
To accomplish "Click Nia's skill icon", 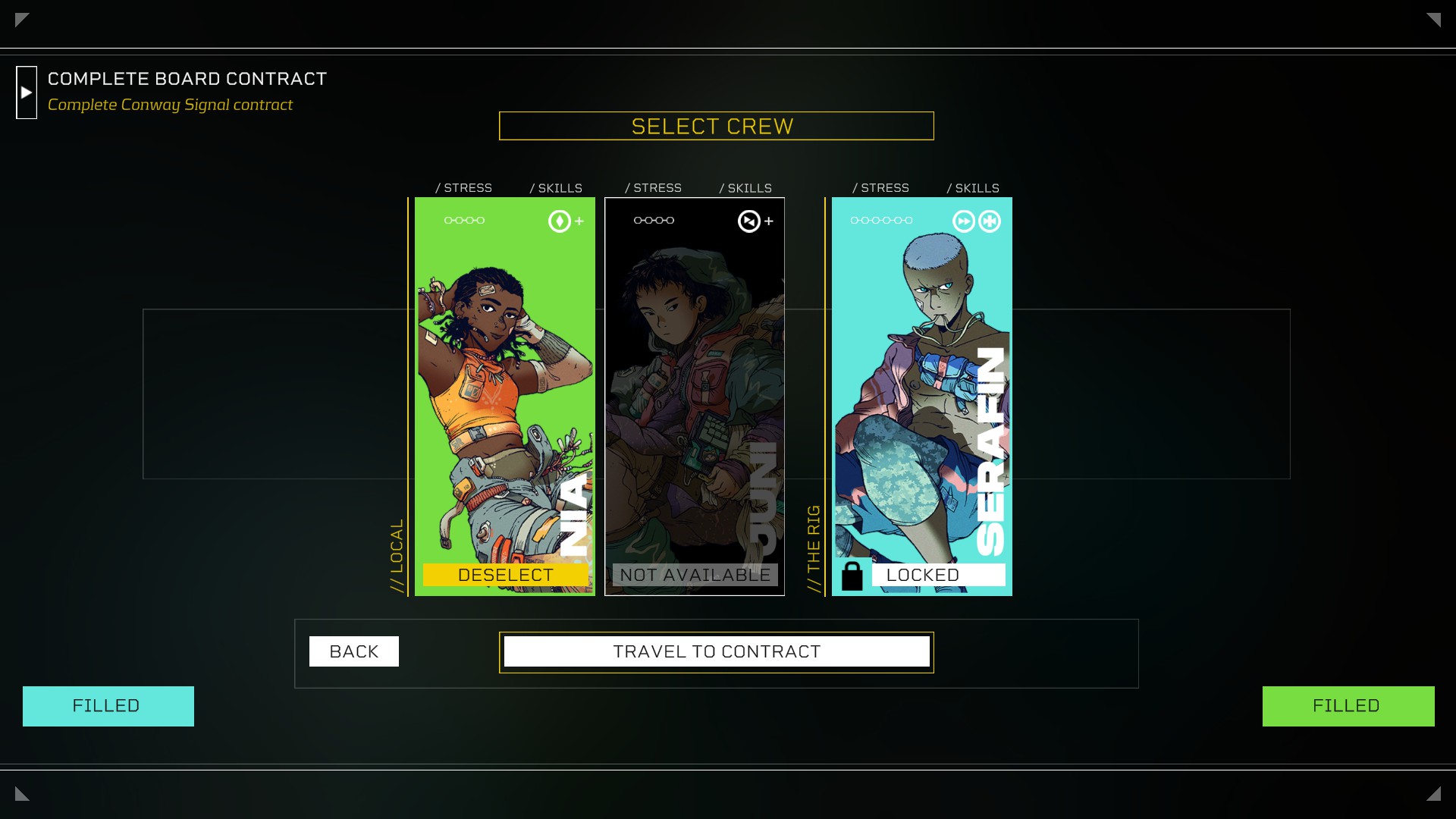I will click(560, 221).
